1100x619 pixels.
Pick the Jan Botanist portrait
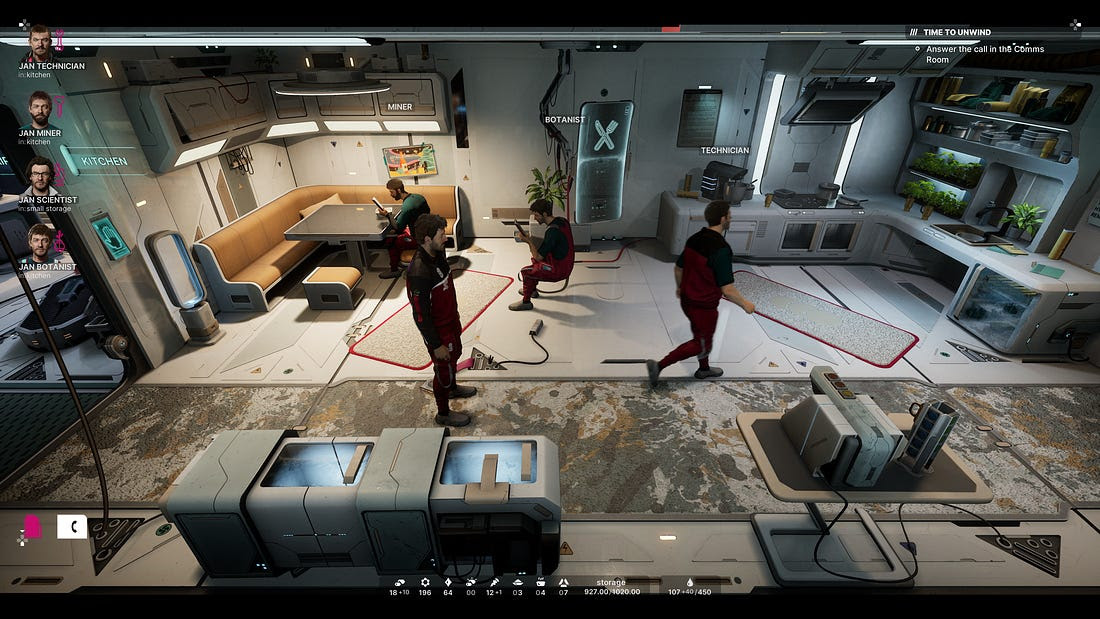[40, 243]
